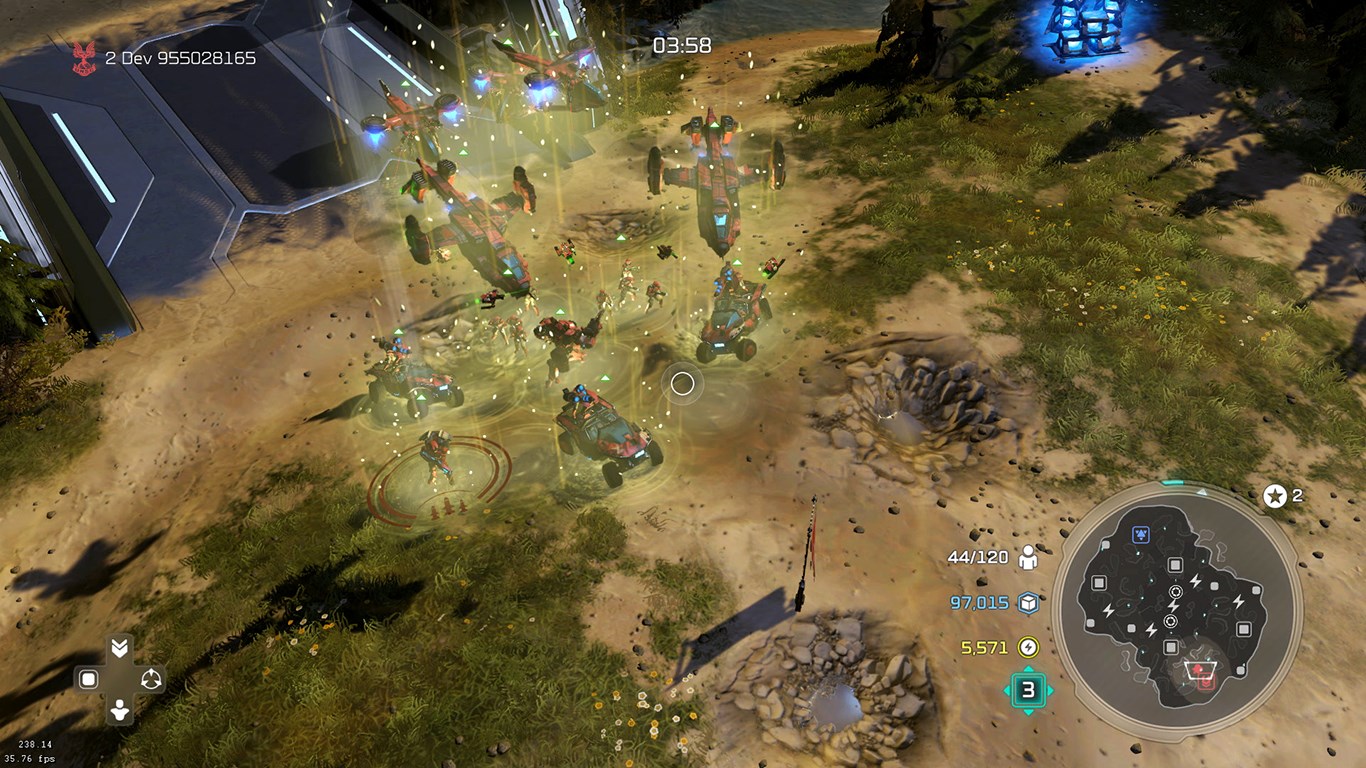Click the teal tech level 3 badge
Image resolution: width=1366 pixels, height=768 pixels.
(1028, 689)
